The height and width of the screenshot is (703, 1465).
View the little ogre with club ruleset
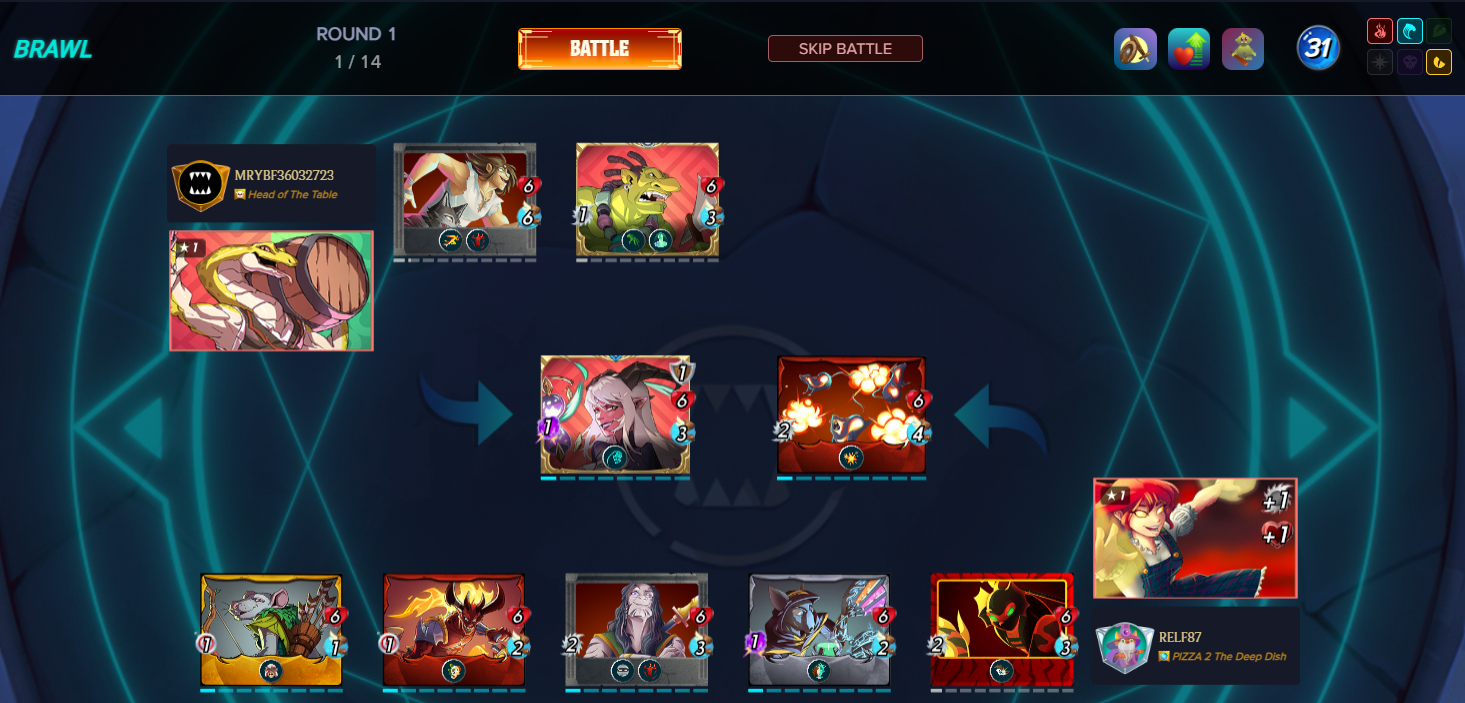[1243, 49]
